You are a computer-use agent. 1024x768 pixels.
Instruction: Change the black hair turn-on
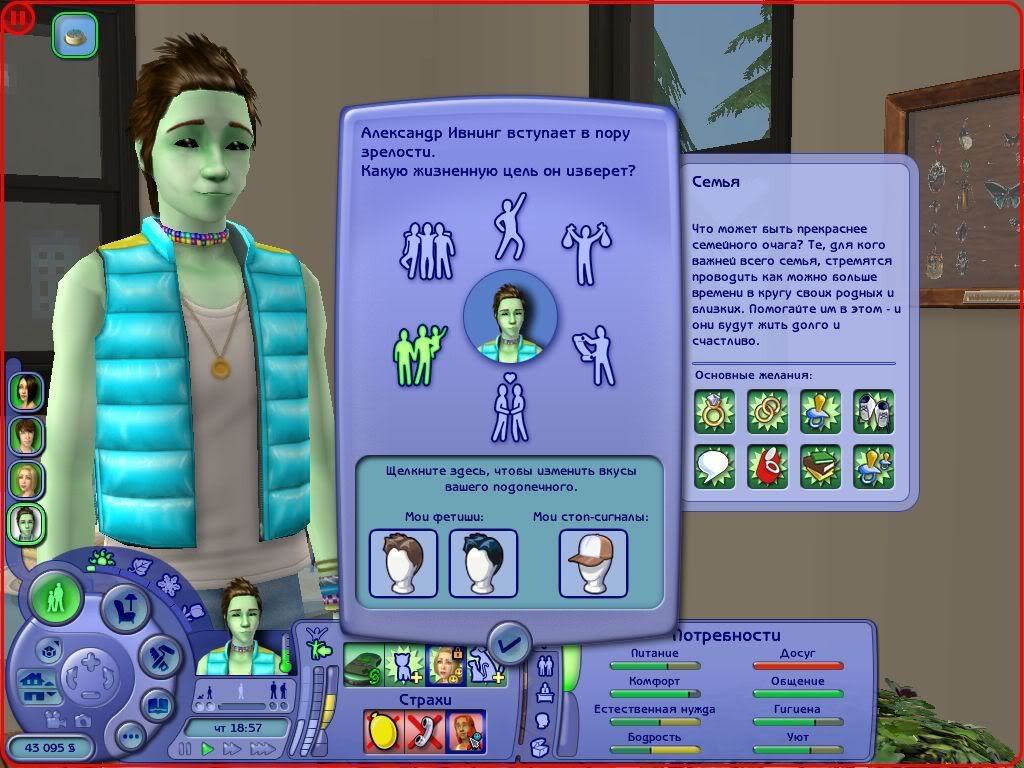coord(483,563)
